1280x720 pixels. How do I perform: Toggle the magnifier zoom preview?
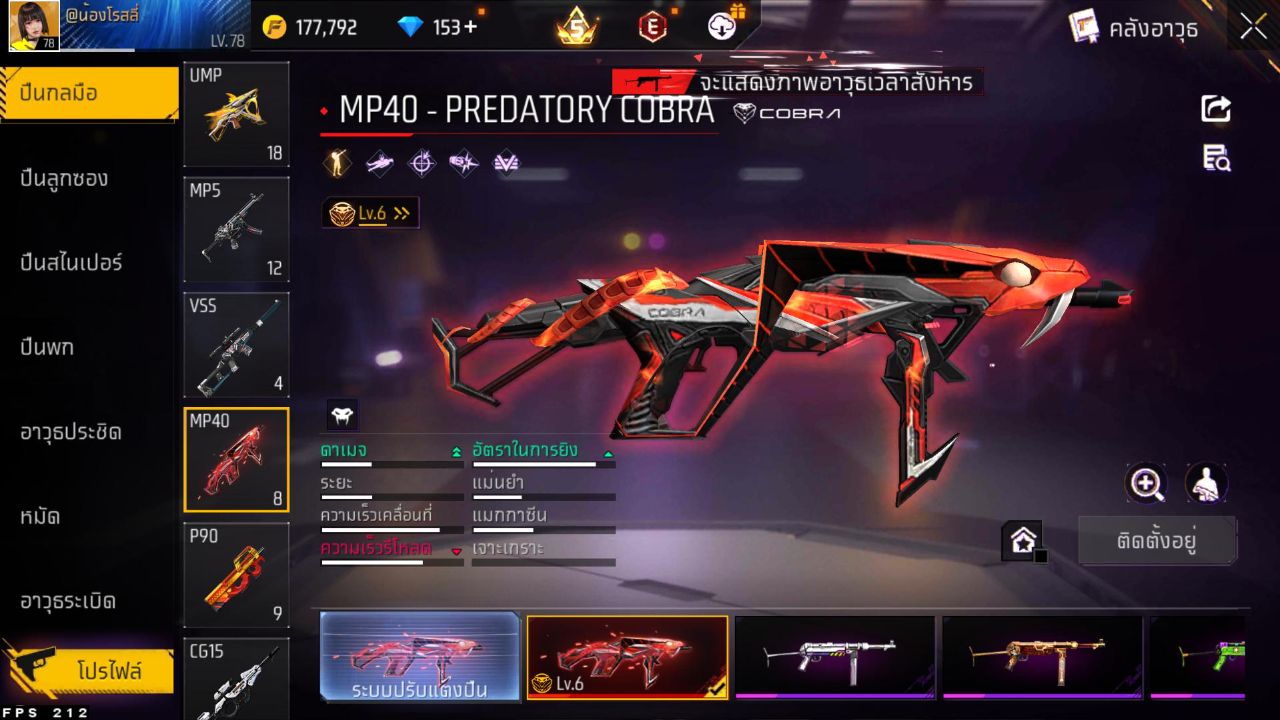pyautogui.click(x=1146, y=484)
